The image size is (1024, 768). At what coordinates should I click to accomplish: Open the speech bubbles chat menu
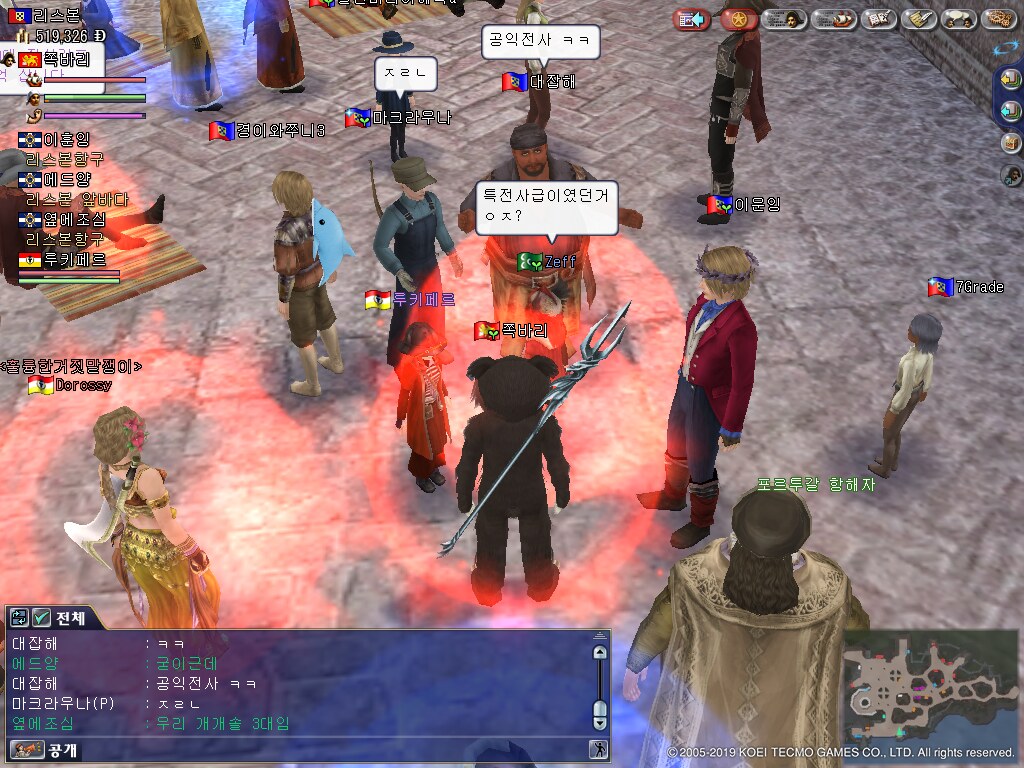(x=958, y=19)
